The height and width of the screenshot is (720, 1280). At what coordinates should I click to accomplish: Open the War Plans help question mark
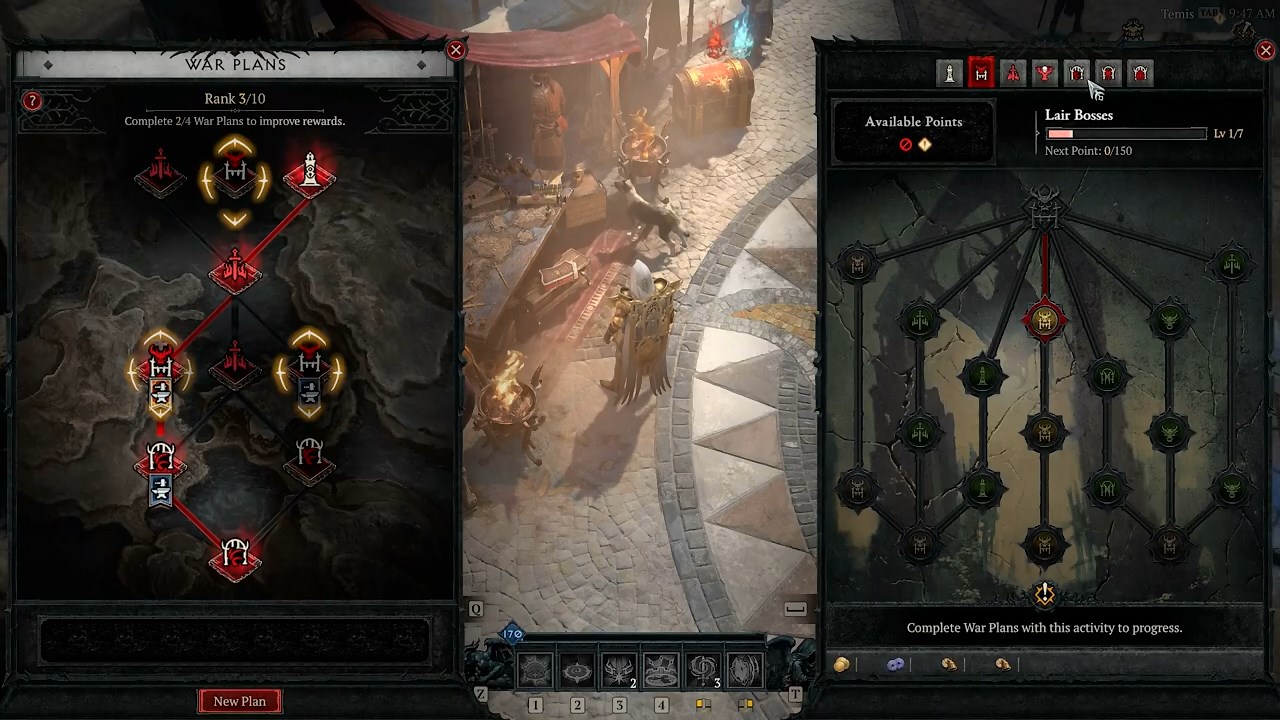coord(32,101)
